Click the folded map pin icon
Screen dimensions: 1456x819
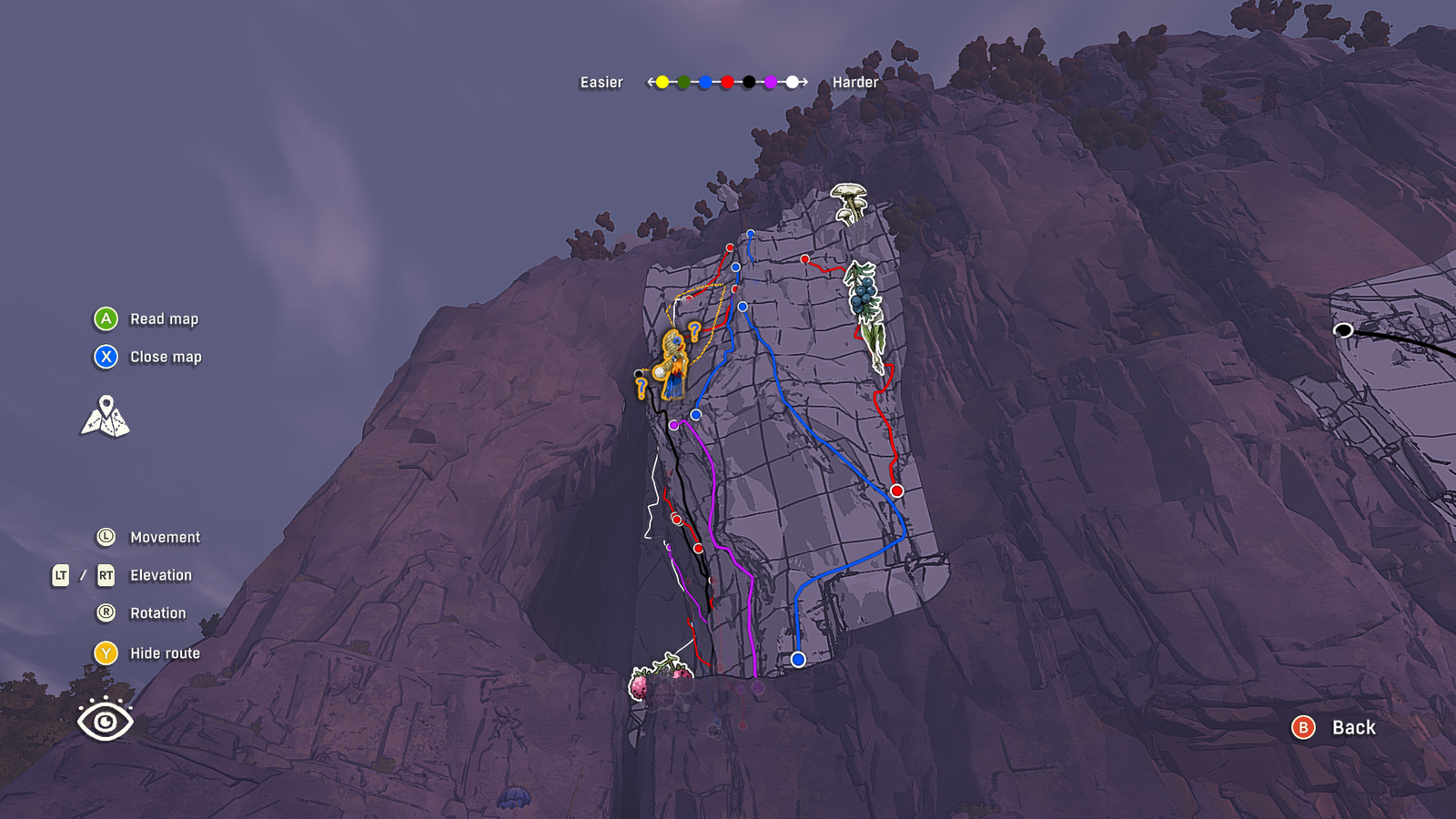(106, 417)
